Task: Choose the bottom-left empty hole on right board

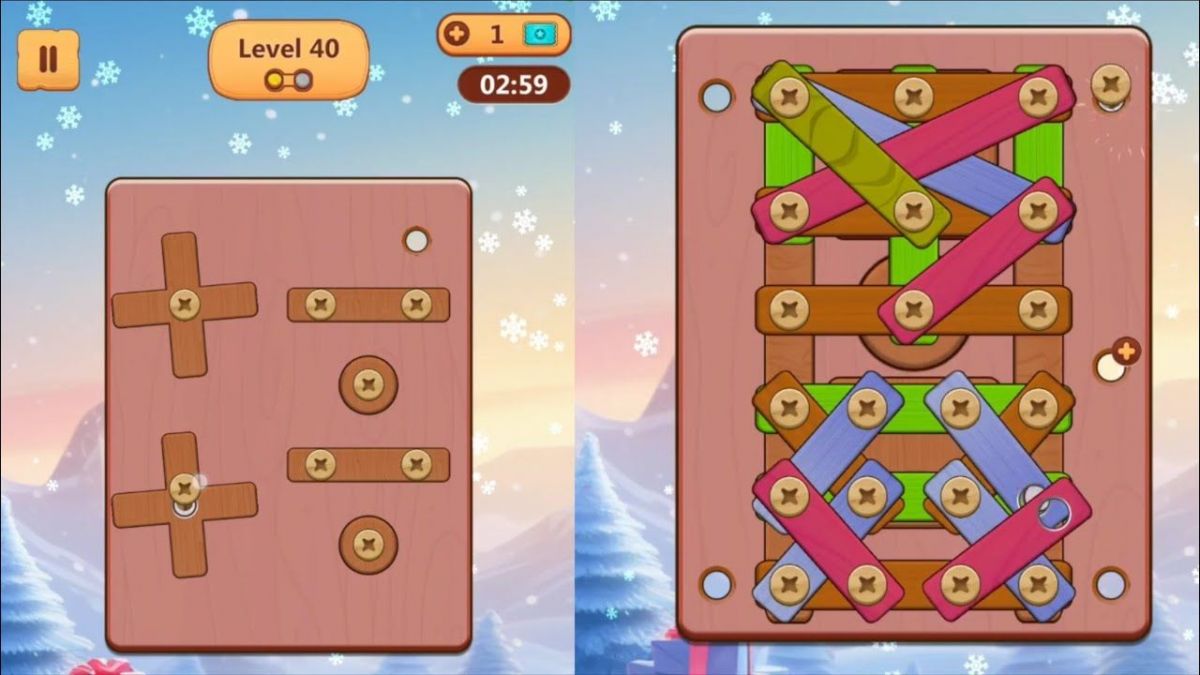Action: point(717,583)
